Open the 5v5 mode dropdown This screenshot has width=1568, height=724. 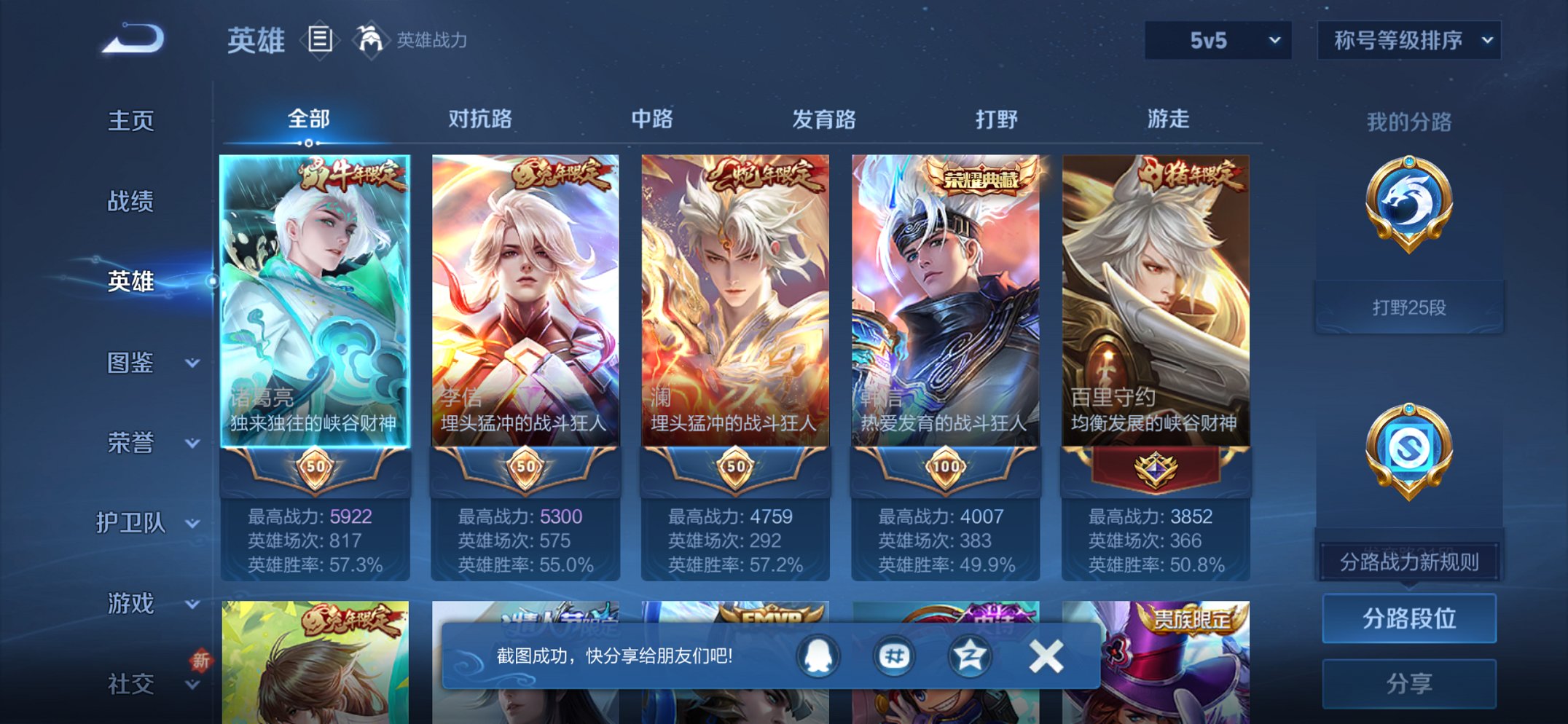click(1217, 40)
